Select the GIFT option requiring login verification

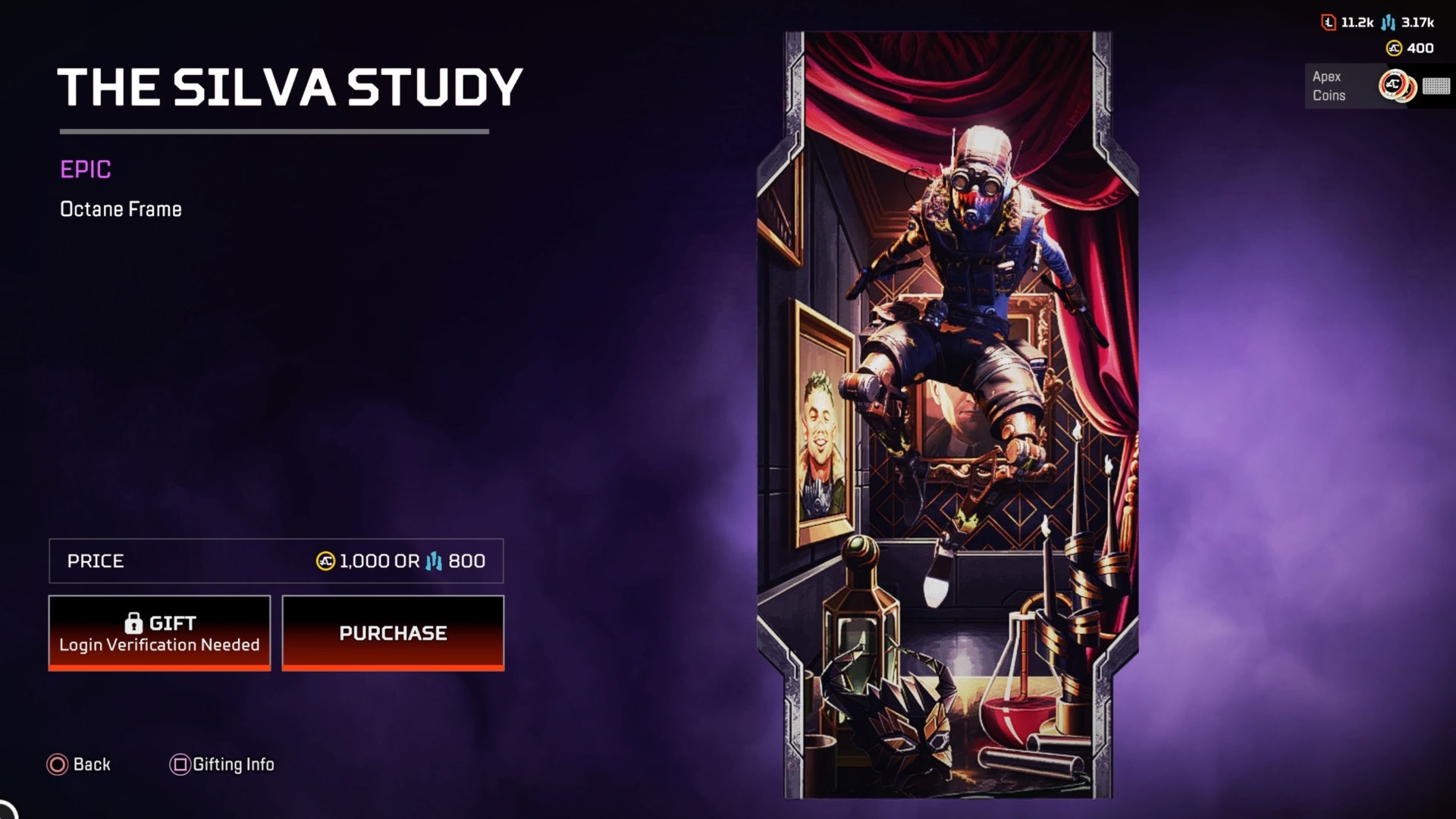158,633
